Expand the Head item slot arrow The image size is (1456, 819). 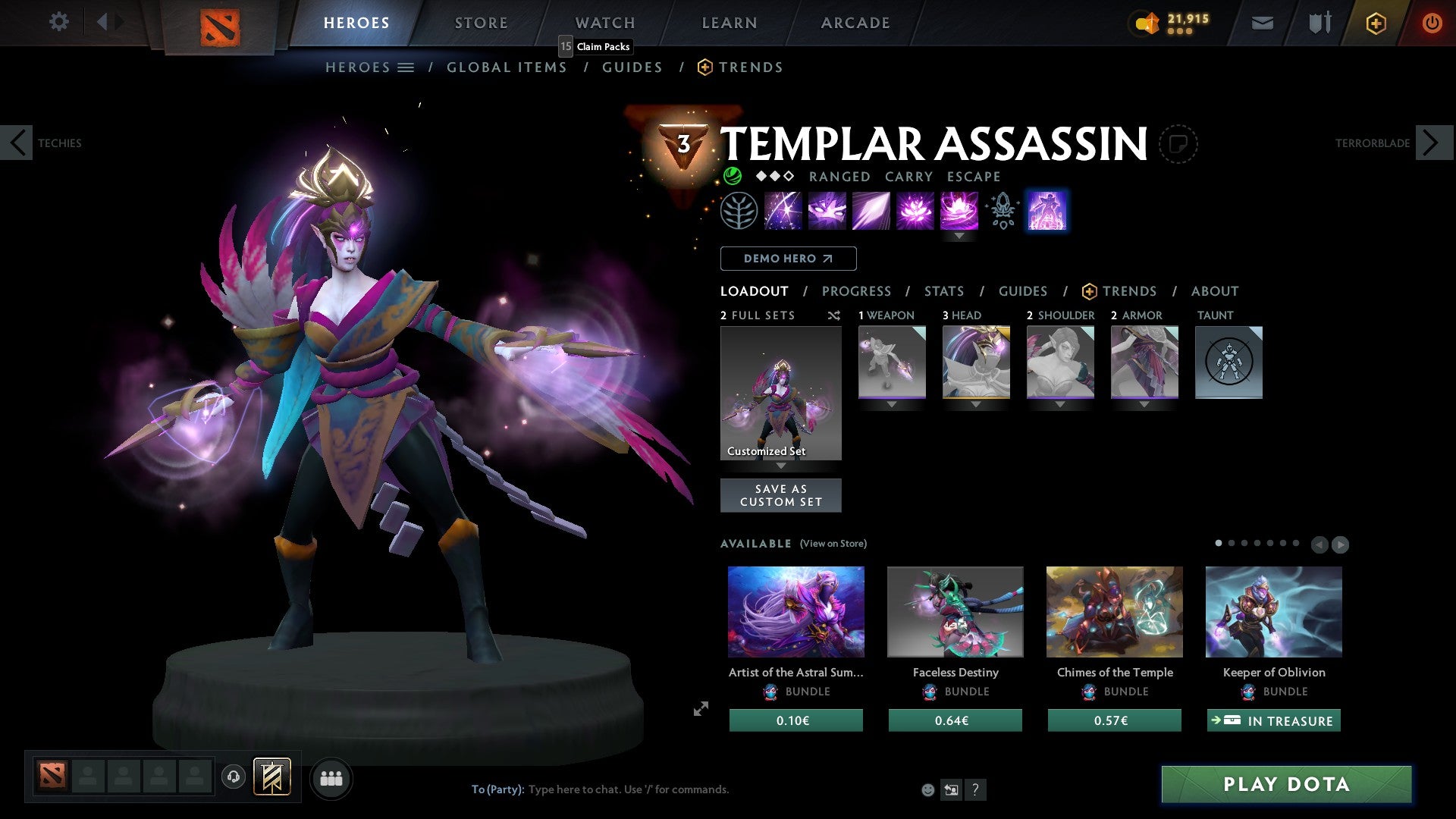[976, 404]
